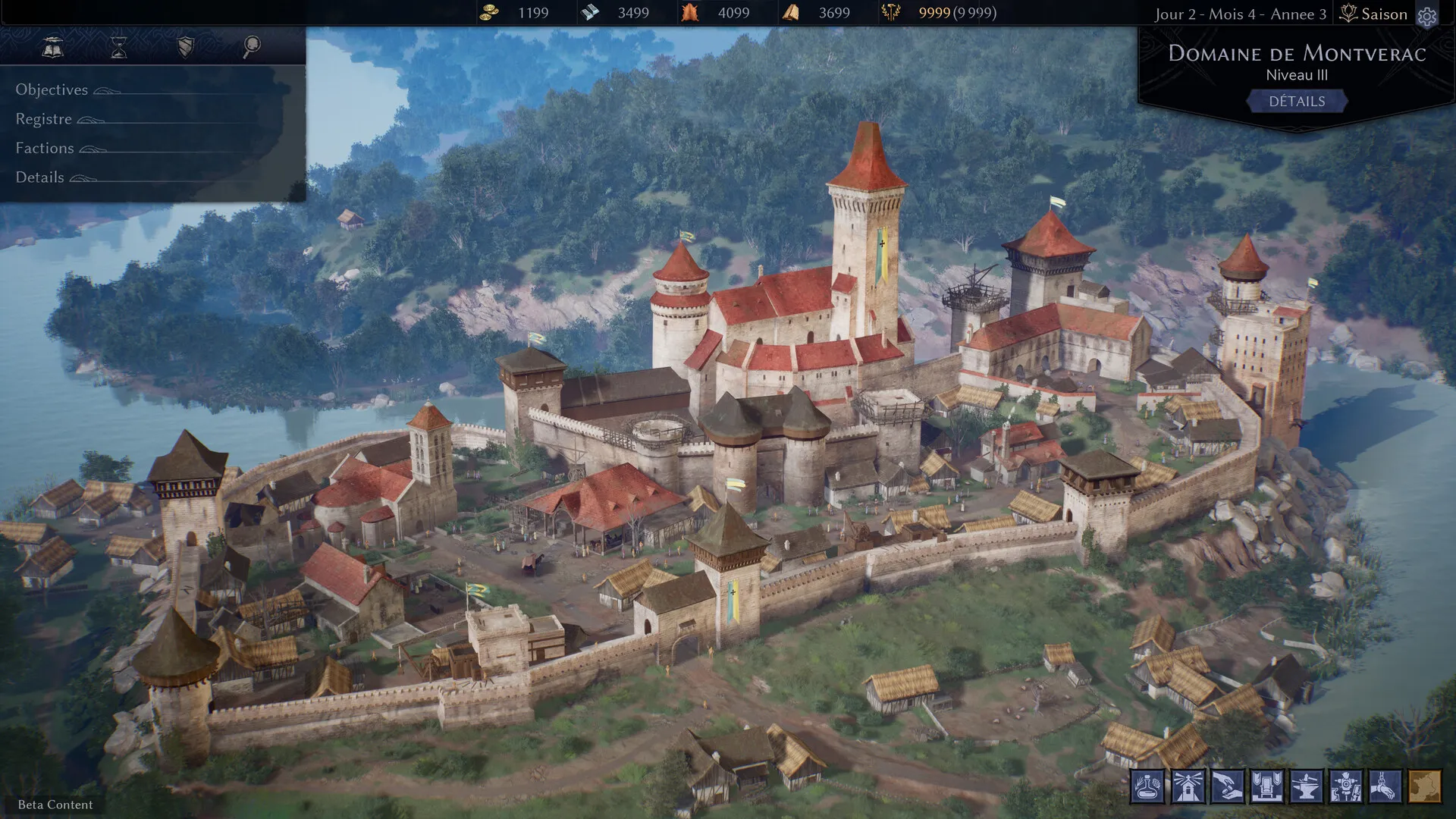Switch to the hourglass tab

coord(119,47)
